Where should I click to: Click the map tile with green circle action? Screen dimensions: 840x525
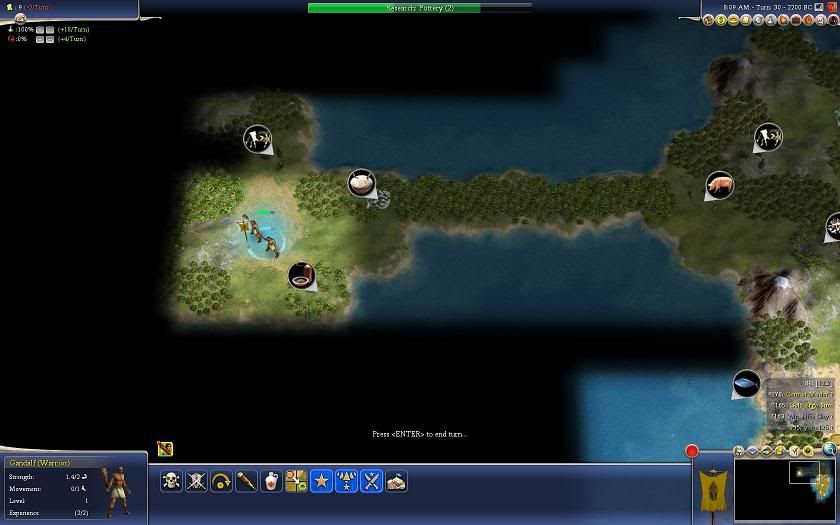(x=296, y=481)
